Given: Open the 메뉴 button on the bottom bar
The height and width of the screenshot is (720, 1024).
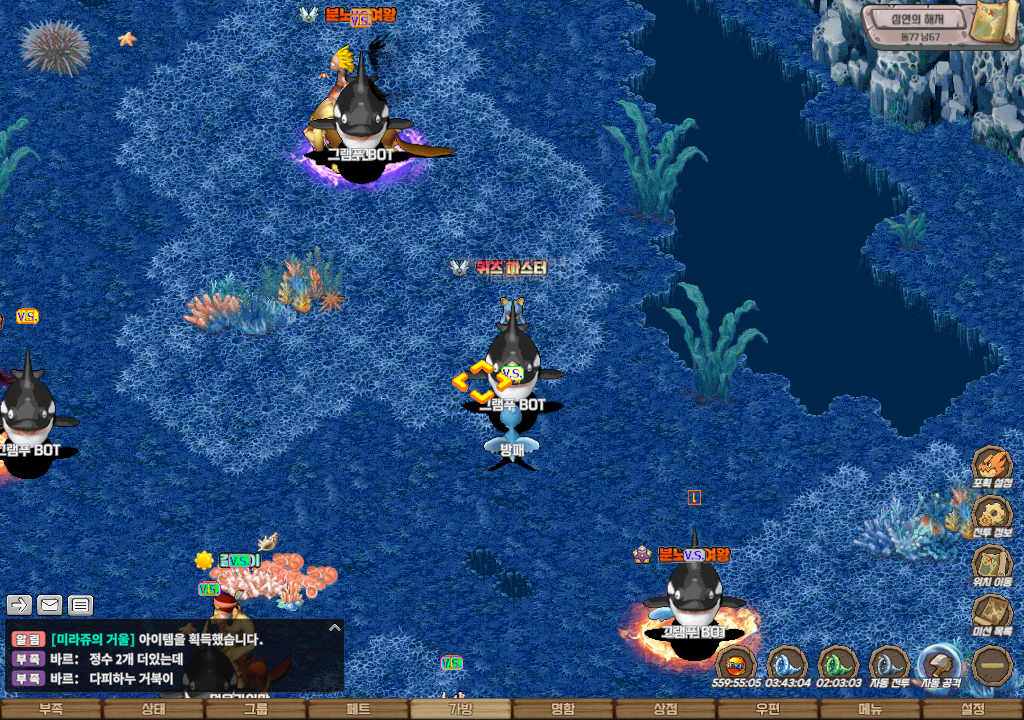Looking at the screenshot, I should pos(870,709).
